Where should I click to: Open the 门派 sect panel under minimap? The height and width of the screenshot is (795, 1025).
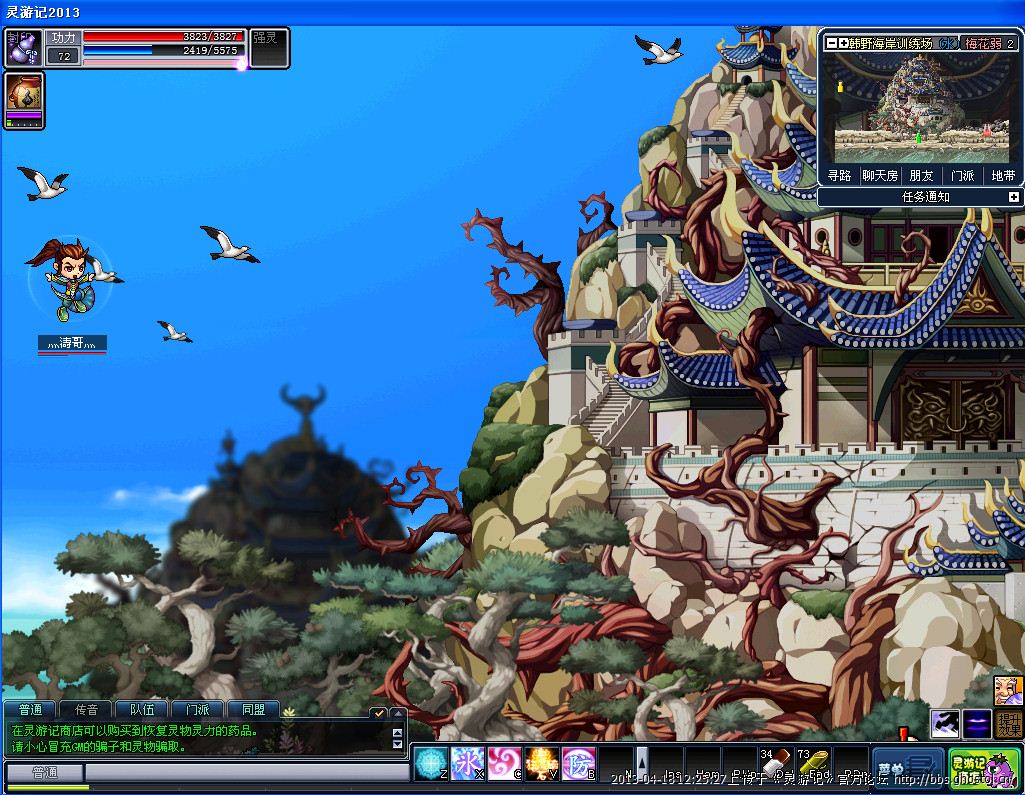(x=962, y=175)
